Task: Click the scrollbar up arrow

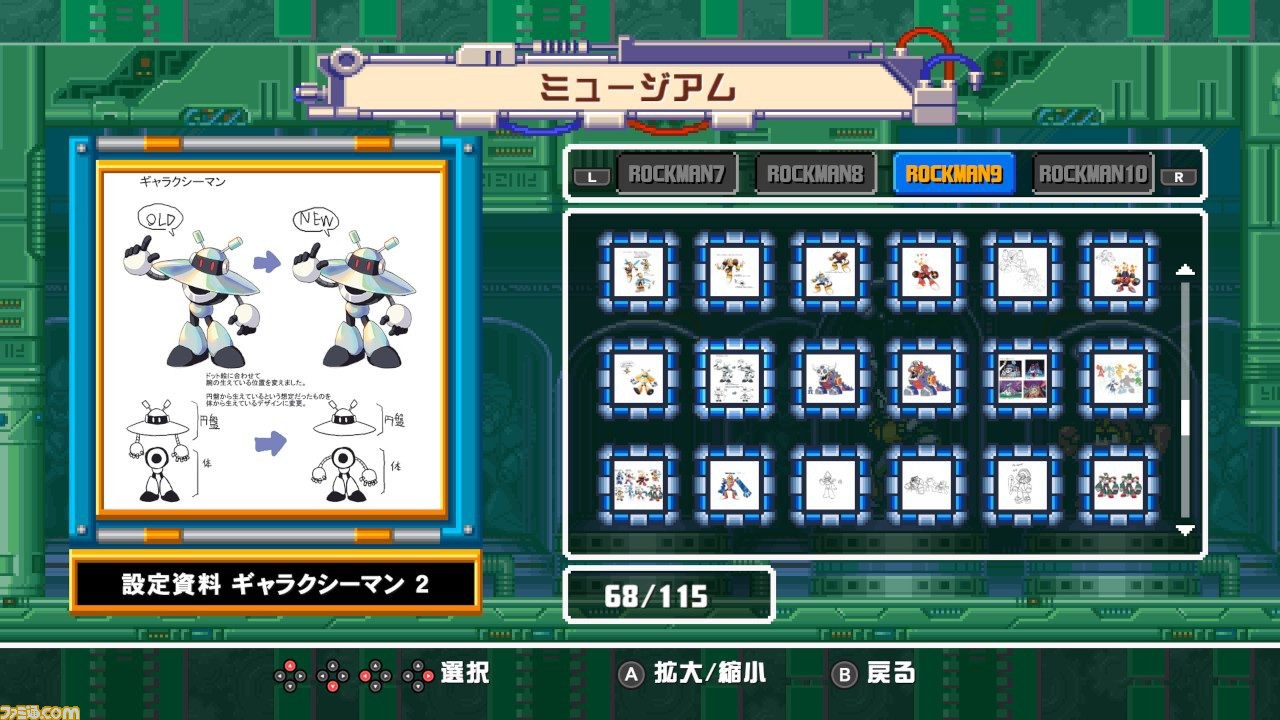Action: (1186, 267)
